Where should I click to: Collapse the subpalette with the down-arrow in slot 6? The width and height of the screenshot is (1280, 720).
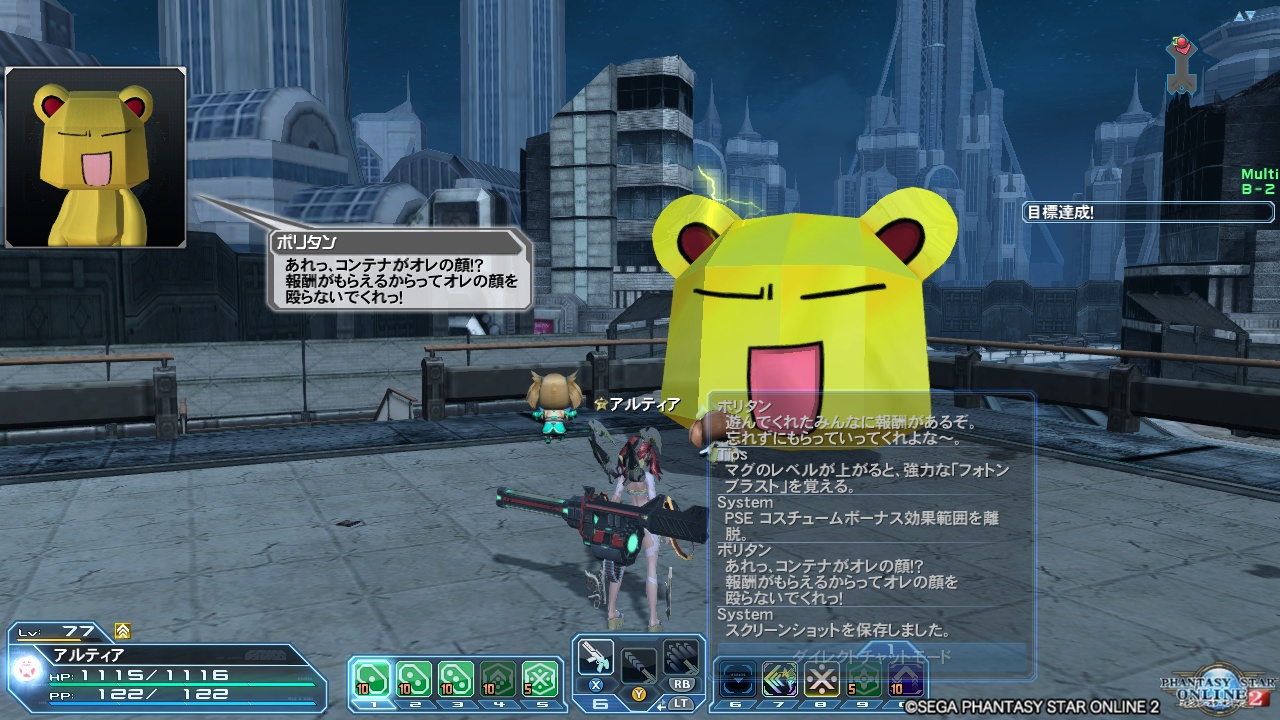(736, 676)
